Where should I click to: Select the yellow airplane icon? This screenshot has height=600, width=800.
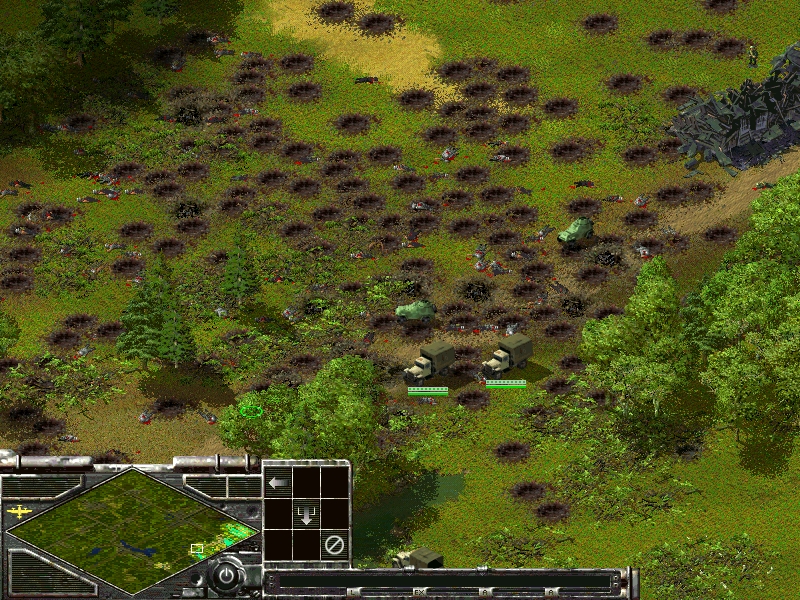19,511
